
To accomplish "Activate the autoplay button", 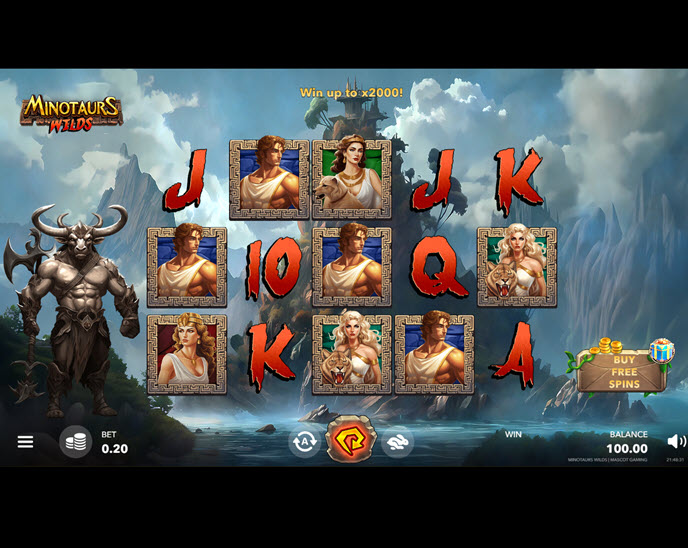I will [x=304, y=441].
